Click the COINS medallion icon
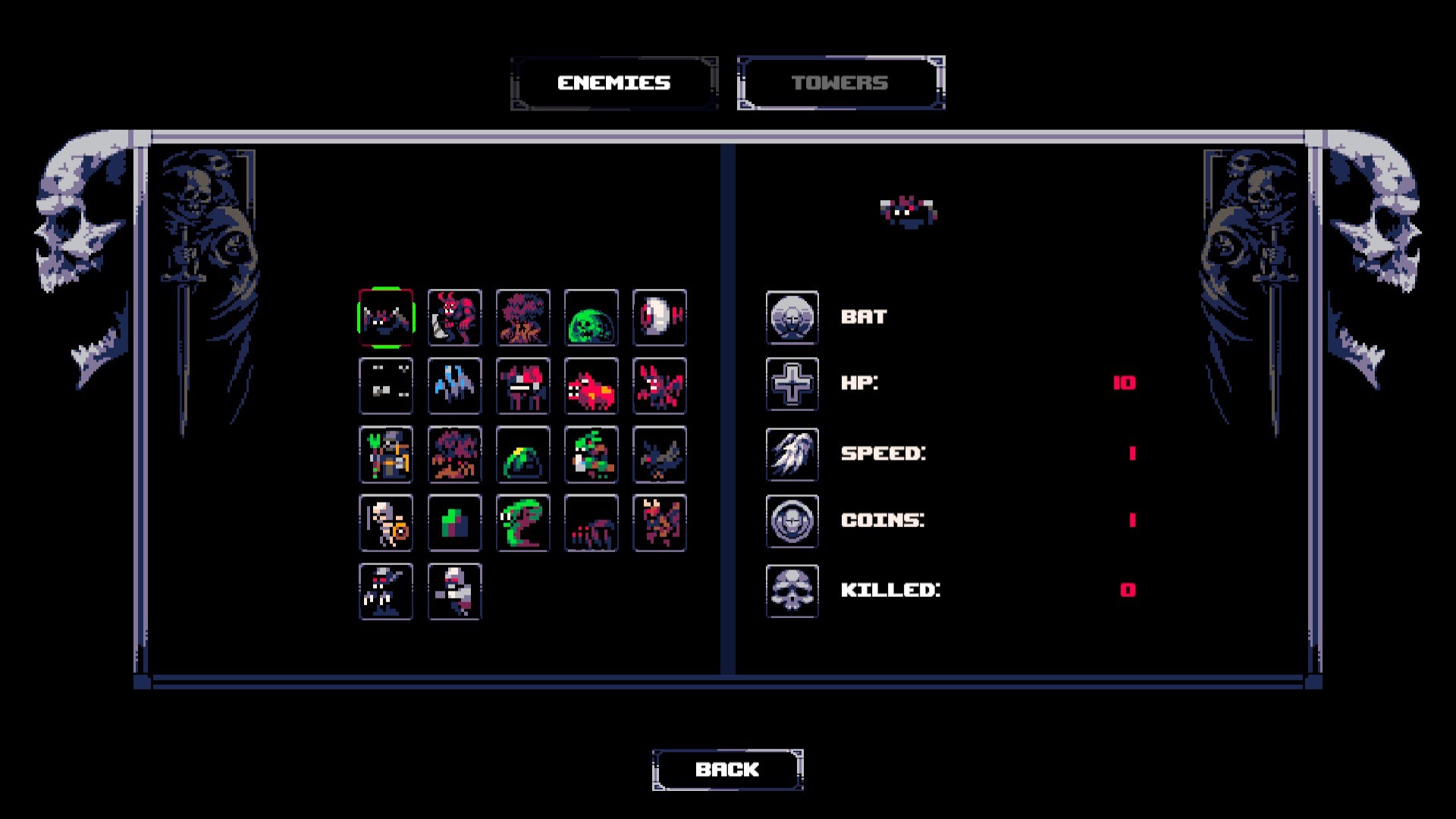1456x819 pixels. (x=792, y=522)
